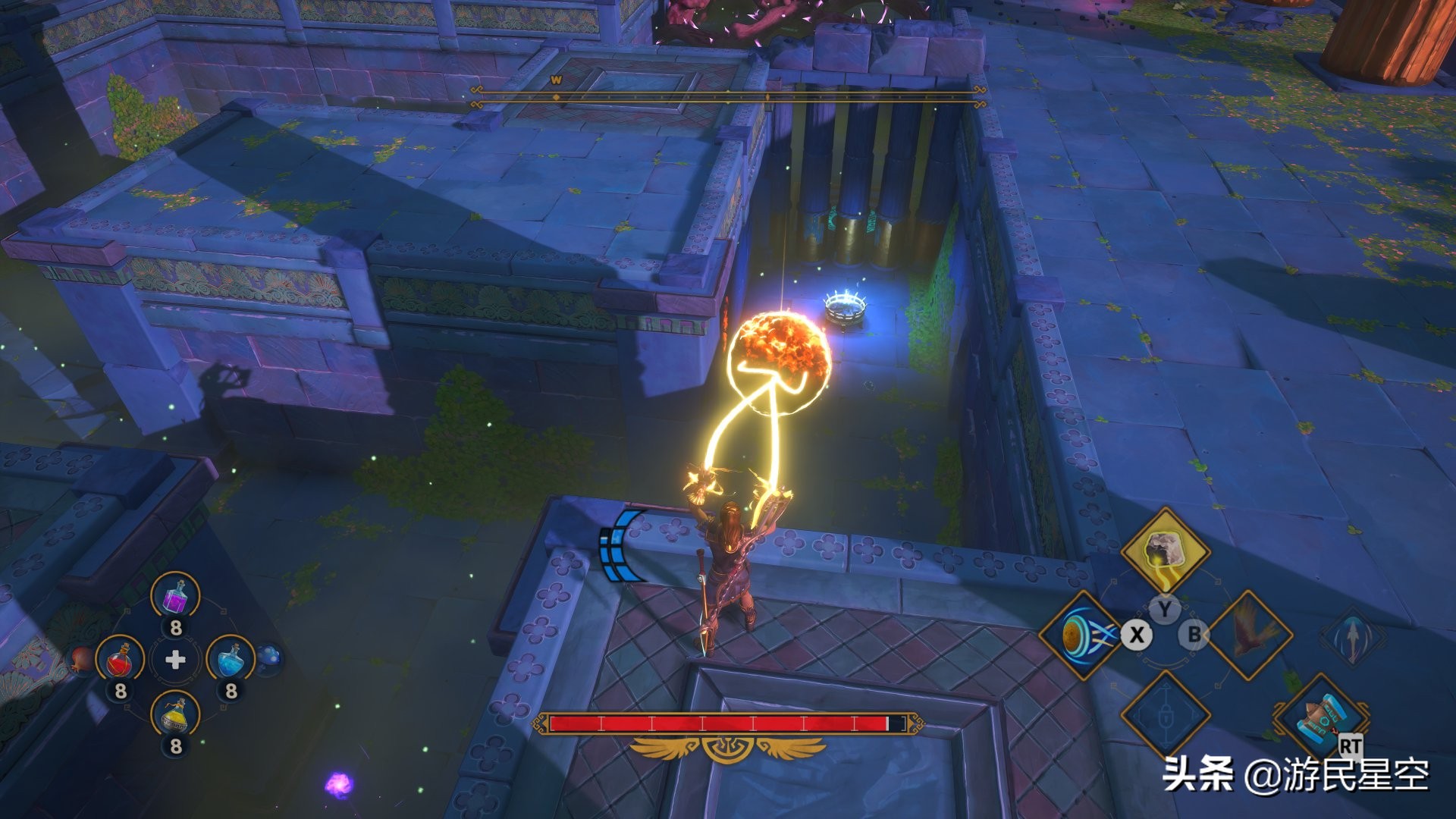Use the red health potion
1456x819 pixels.
click(121, 660)
